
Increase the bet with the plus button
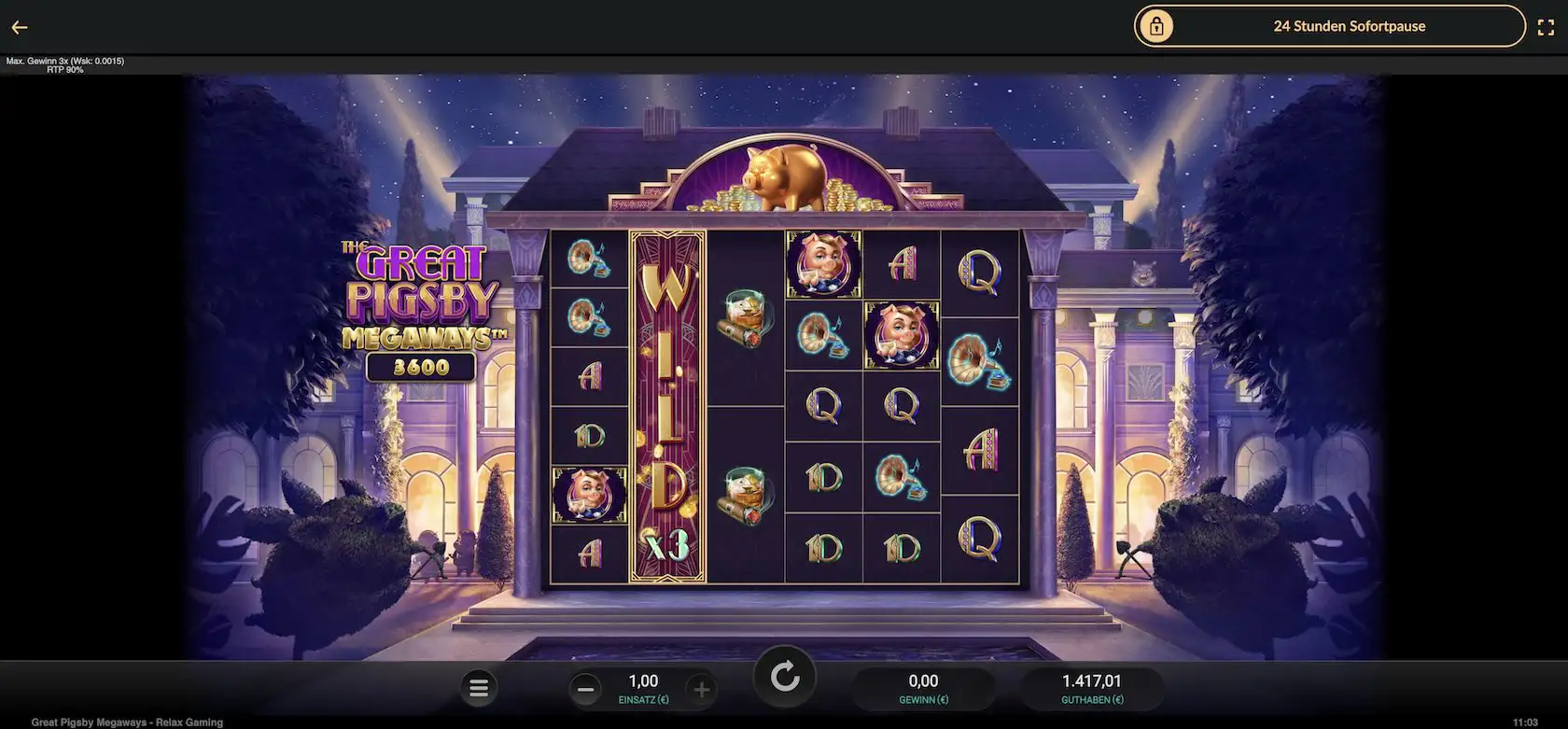(702, 690)
